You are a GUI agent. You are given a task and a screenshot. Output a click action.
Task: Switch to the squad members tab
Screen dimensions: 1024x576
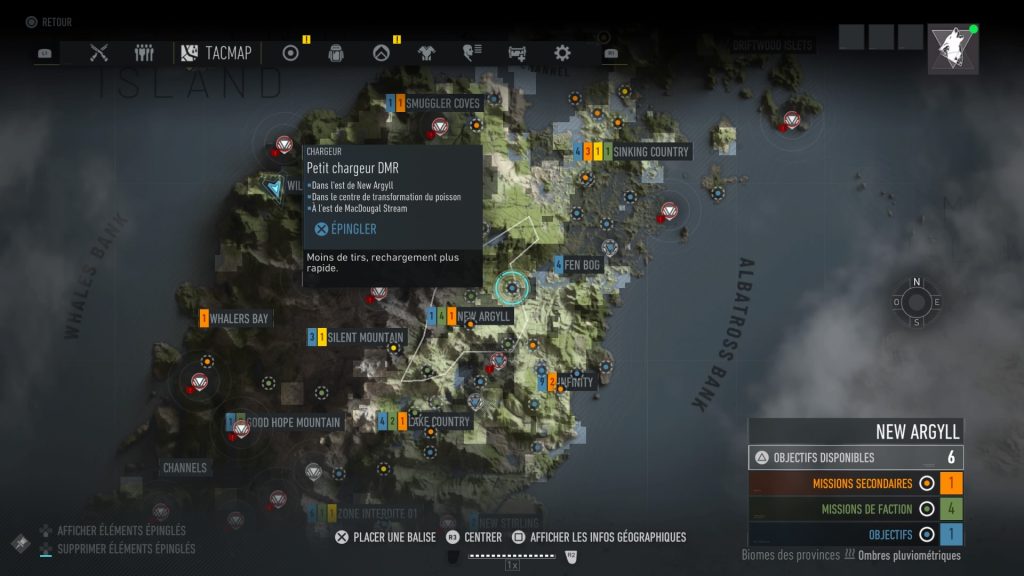click(144, 53)
